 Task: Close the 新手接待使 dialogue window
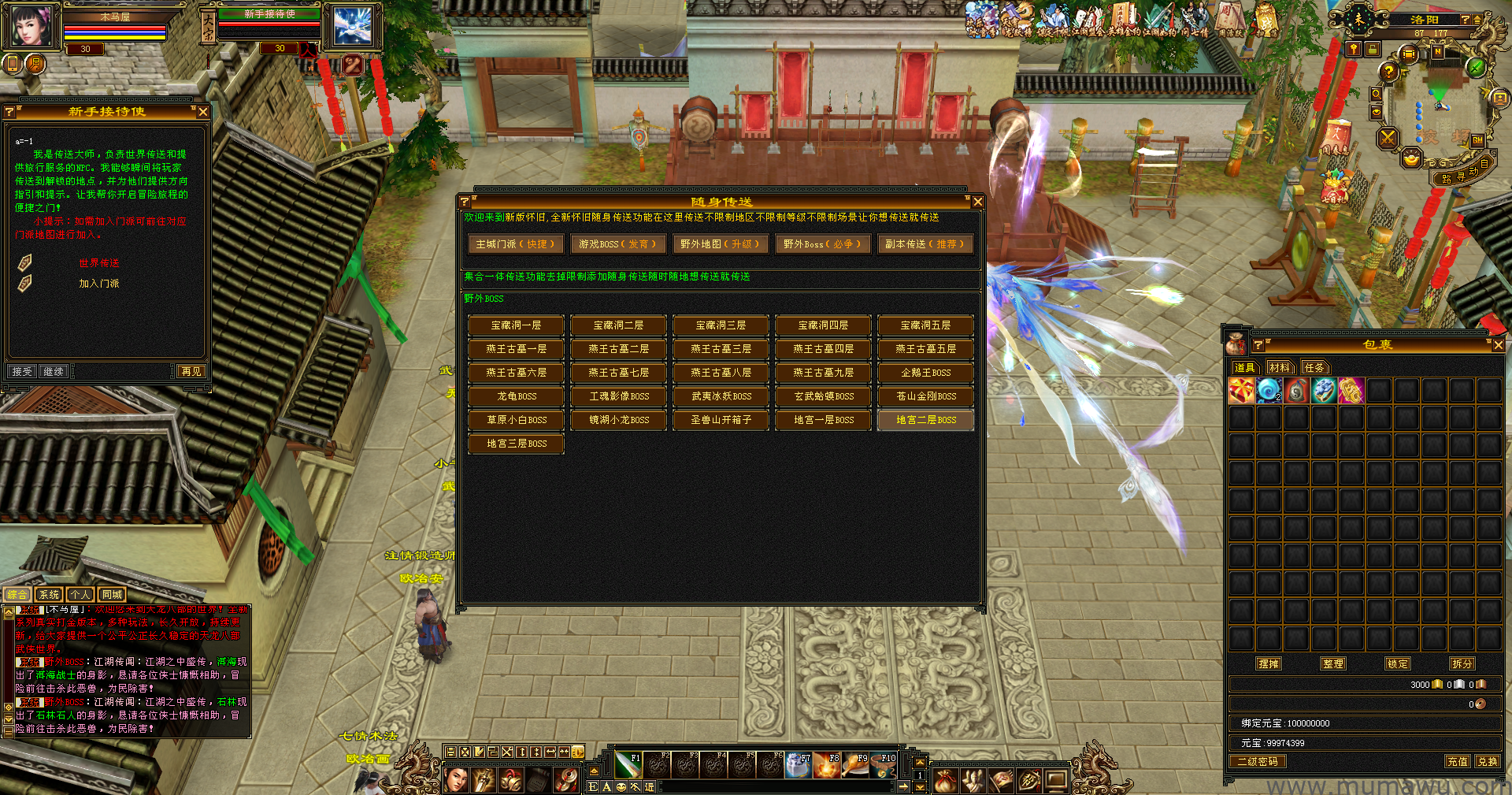pyautogui.click(x=203, y=112)
